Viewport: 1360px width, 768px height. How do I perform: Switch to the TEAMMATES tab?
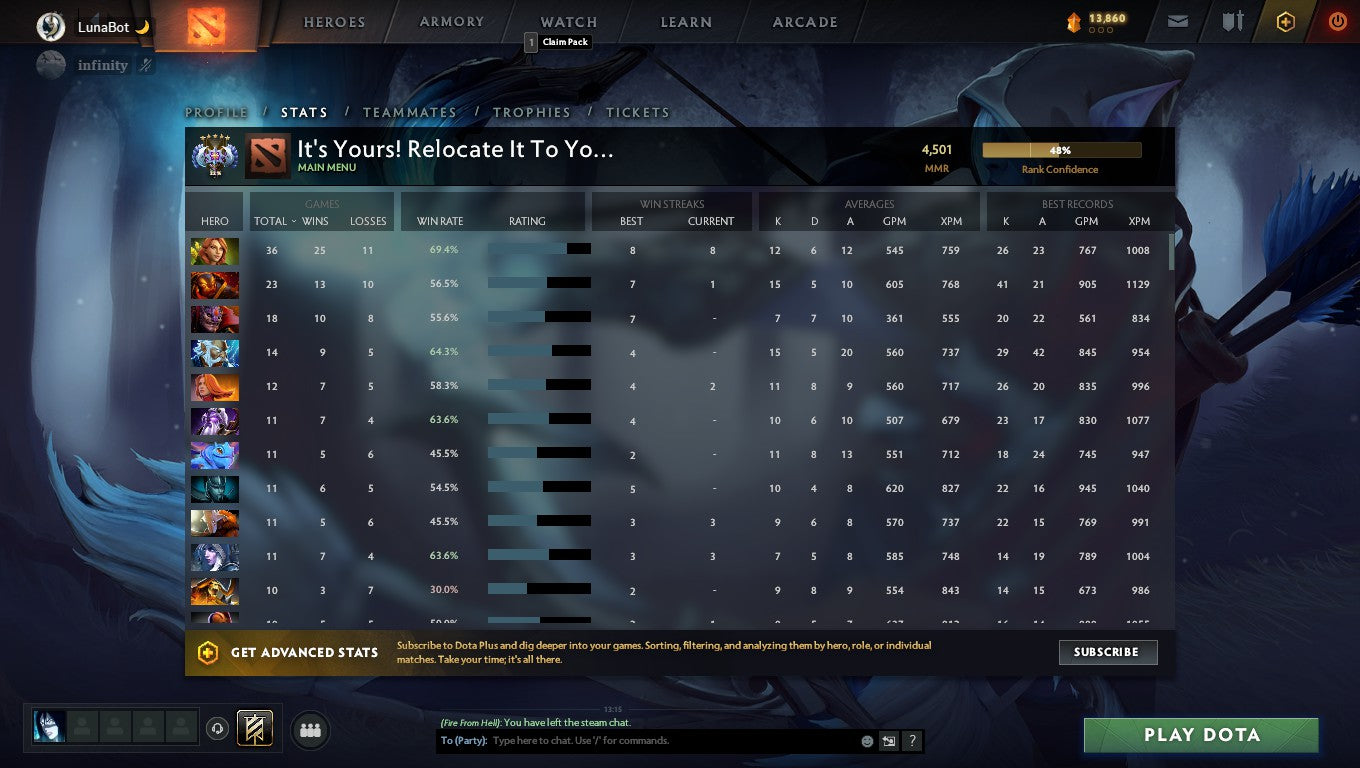click(x=409, y=113)
